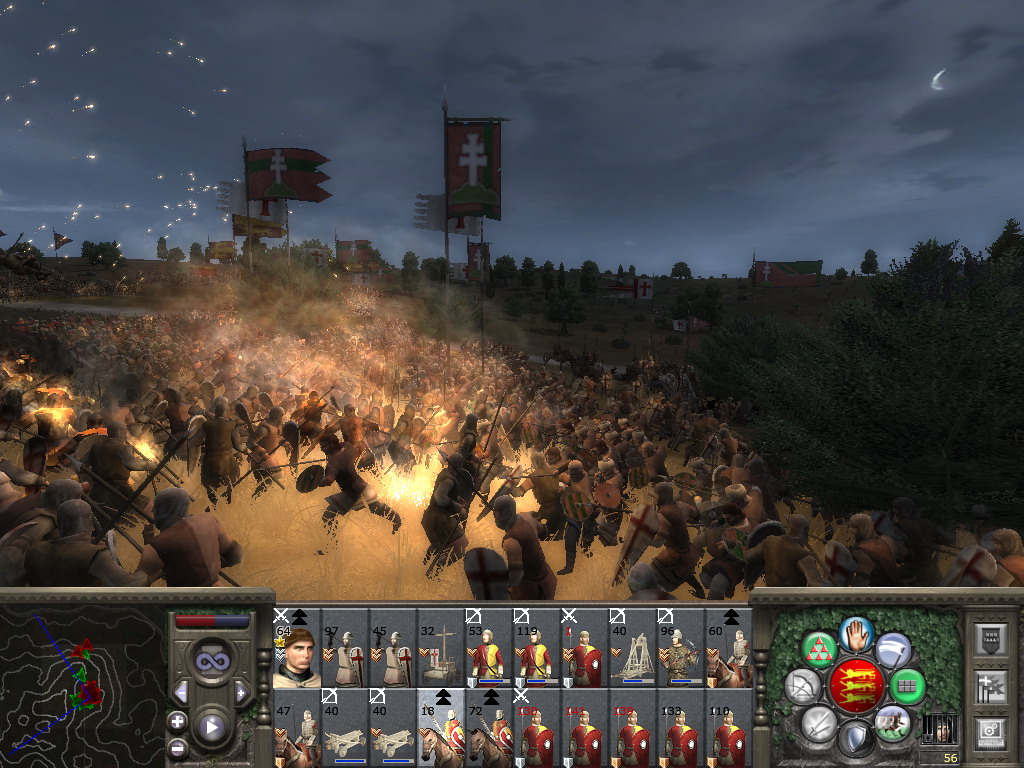Click the play game speed button
Image resolution: width=1024 pixels, height=768 pixels.
pyautogui.click(x=211, y=727)
